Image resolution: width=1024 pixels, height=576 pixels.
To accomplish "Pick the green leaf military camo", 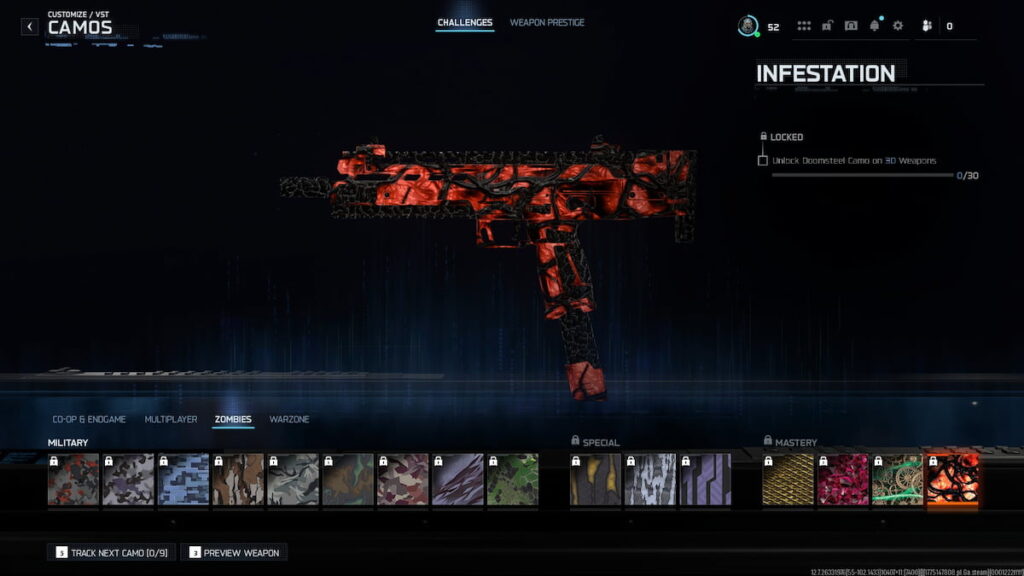I will tap(512, 480).
